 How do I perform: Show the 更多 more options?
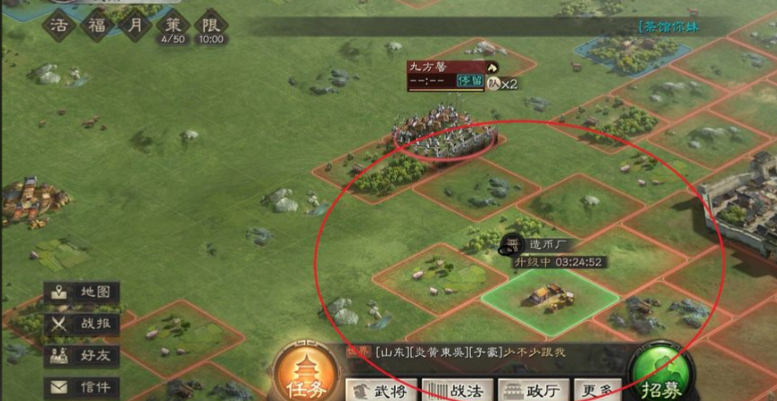[598, 389]
